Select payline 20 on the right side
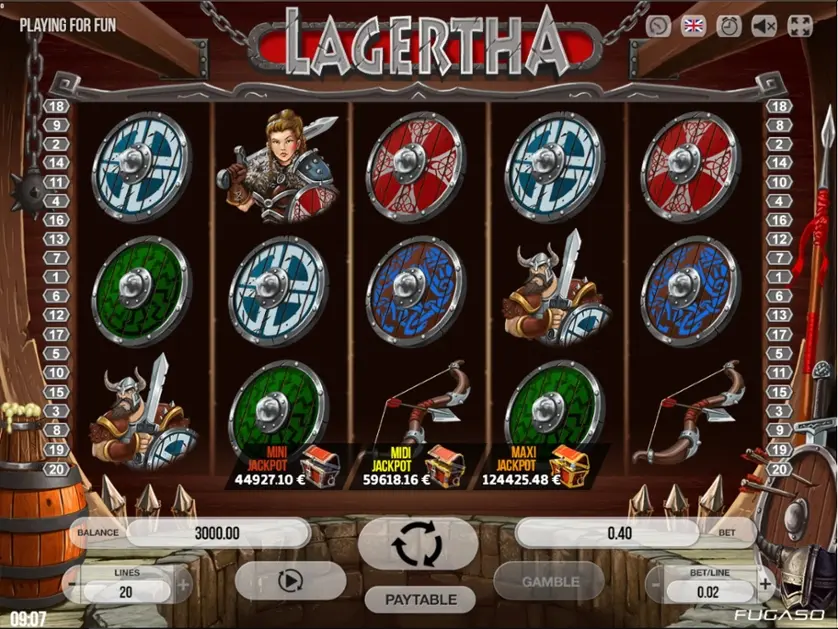The image size is (838, 629). coord(780,469)
